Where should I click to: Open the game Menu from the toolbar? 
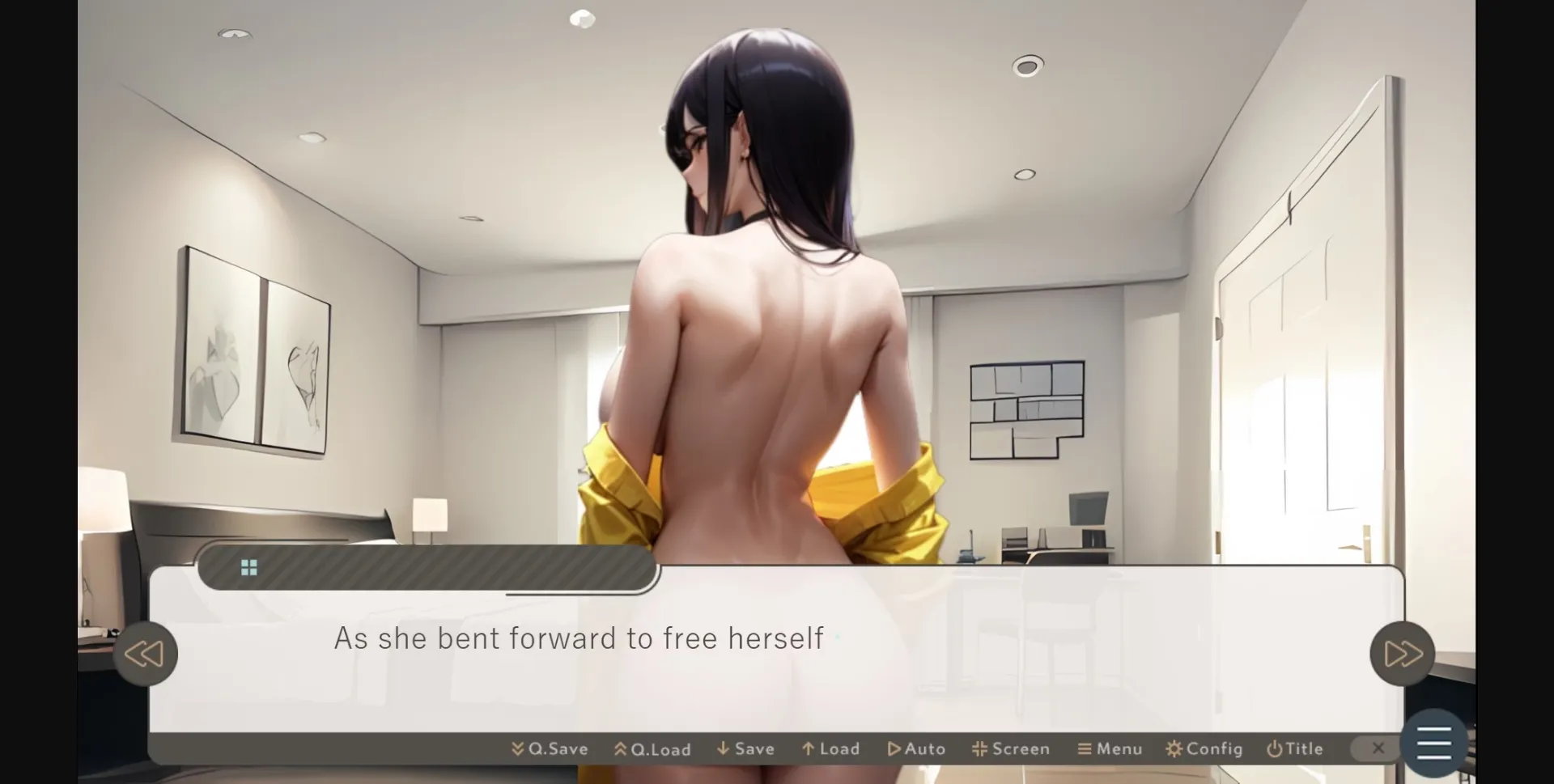[1109, 748]
